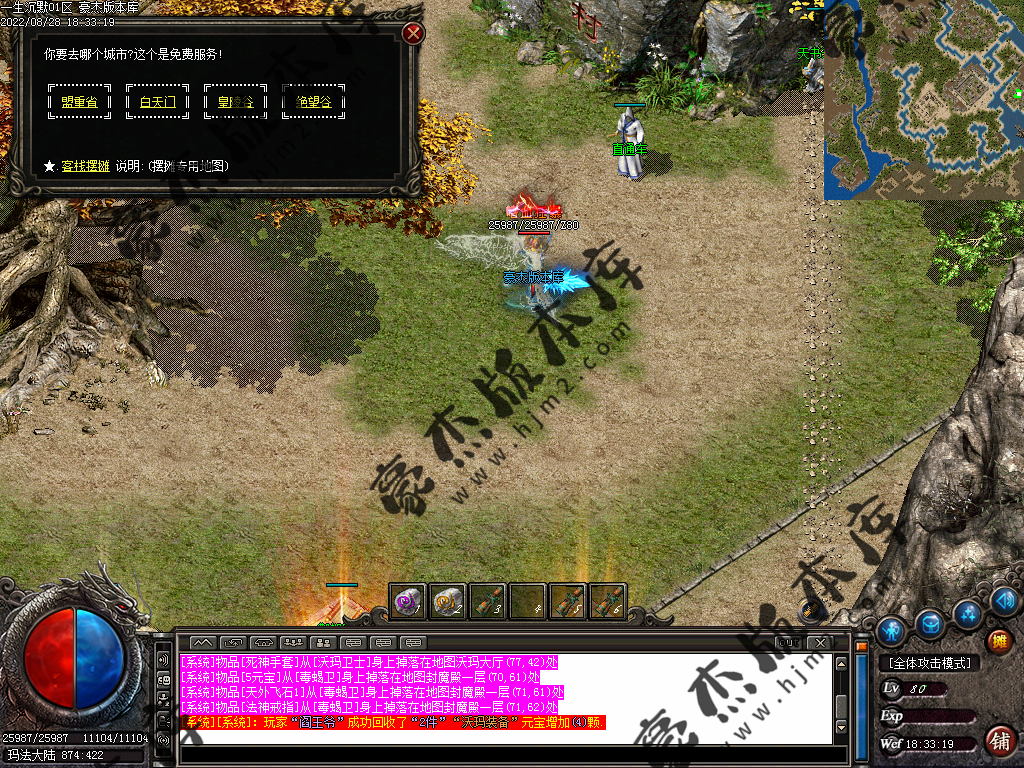The height and width of the screenshot is (768, 1024).
Task: Open the character equipment panel icon
Action: coord(891,630)
